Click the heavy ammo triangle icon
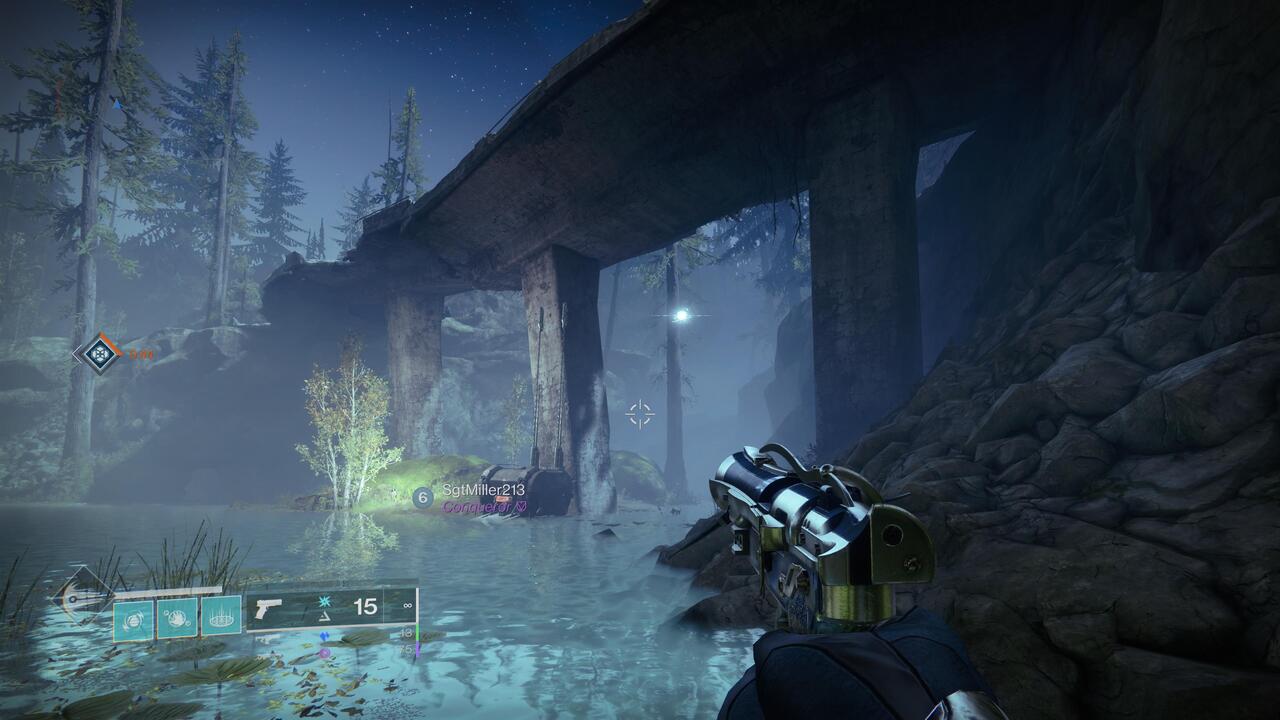Viewport: 1280px width, 720px height. (324, 617)
